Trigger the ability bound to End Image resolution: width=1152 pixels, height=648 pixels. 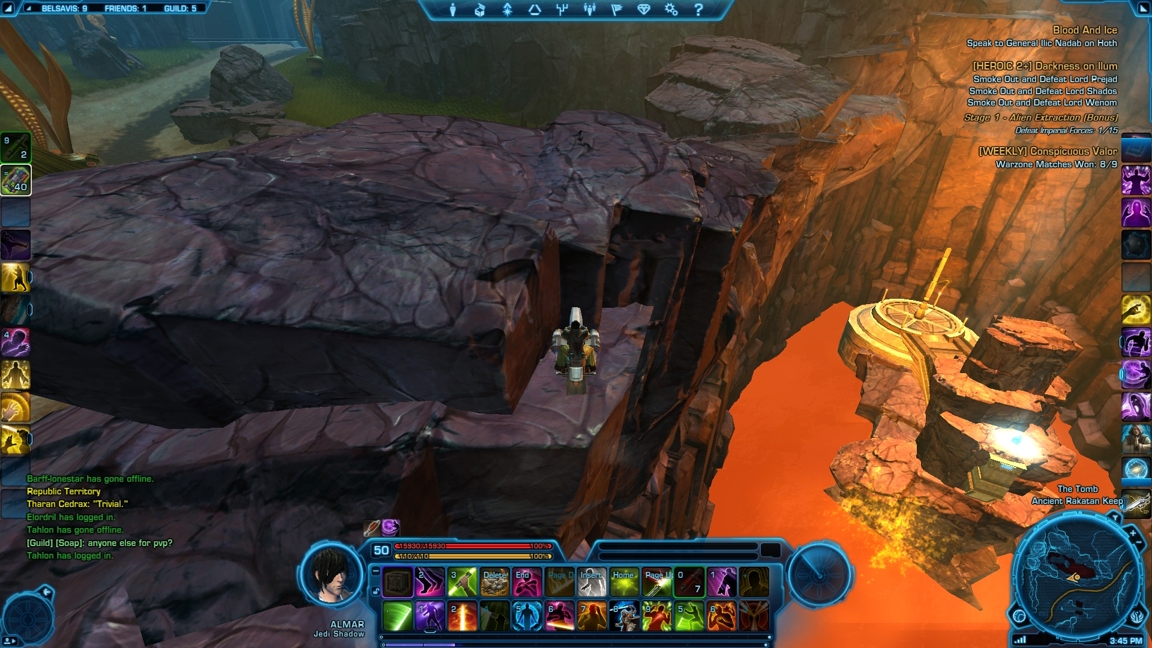click(x=527, y=582)
